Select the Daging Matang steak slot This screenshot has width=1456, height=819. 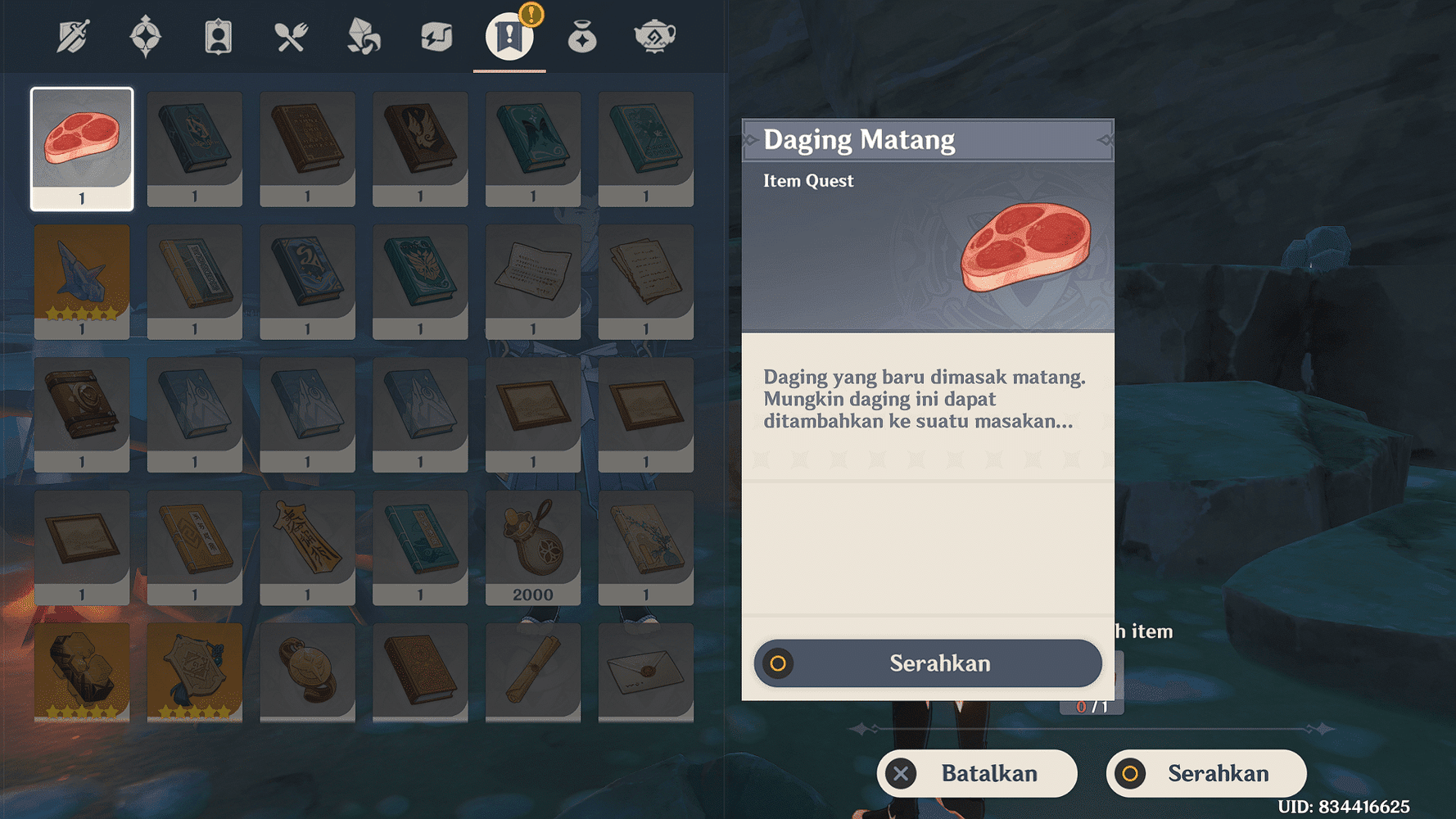[x=82, y=148]
